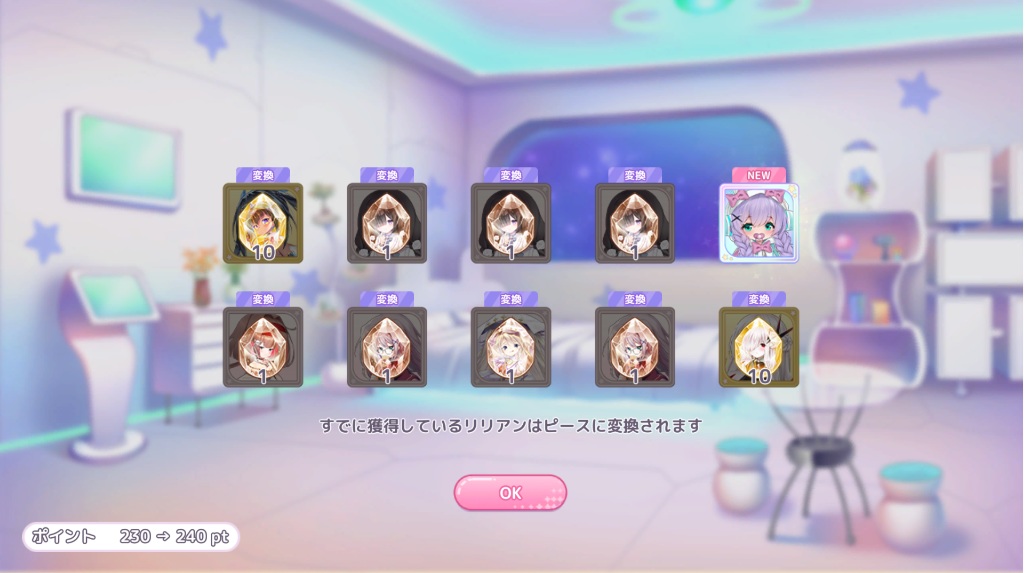Viewport: 1025px width, 573px height.
Task: Choose the blonde-haired character piece crystal
Action: click(x=511, y=347)
